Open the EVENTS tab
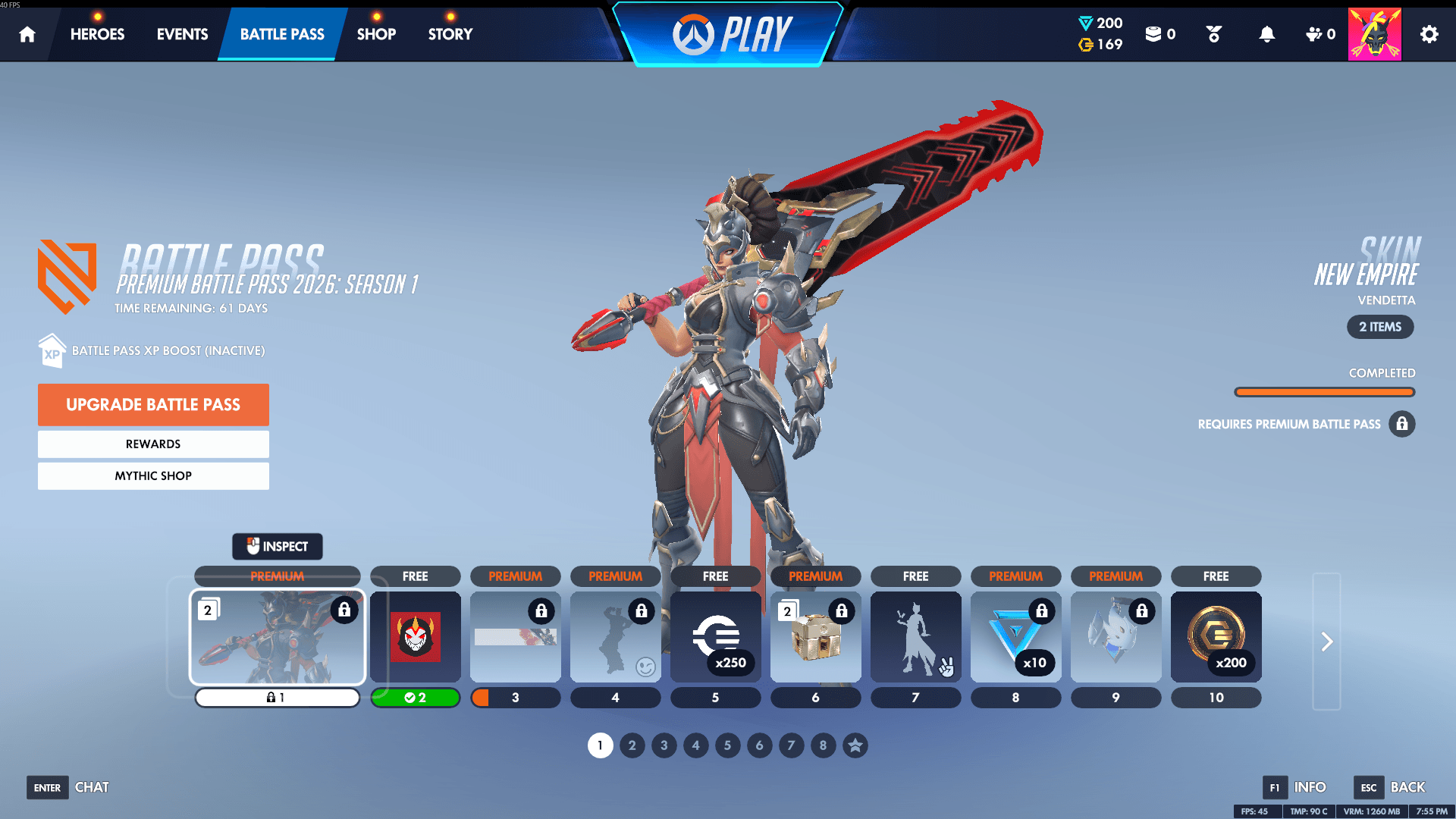 (181, 33)
